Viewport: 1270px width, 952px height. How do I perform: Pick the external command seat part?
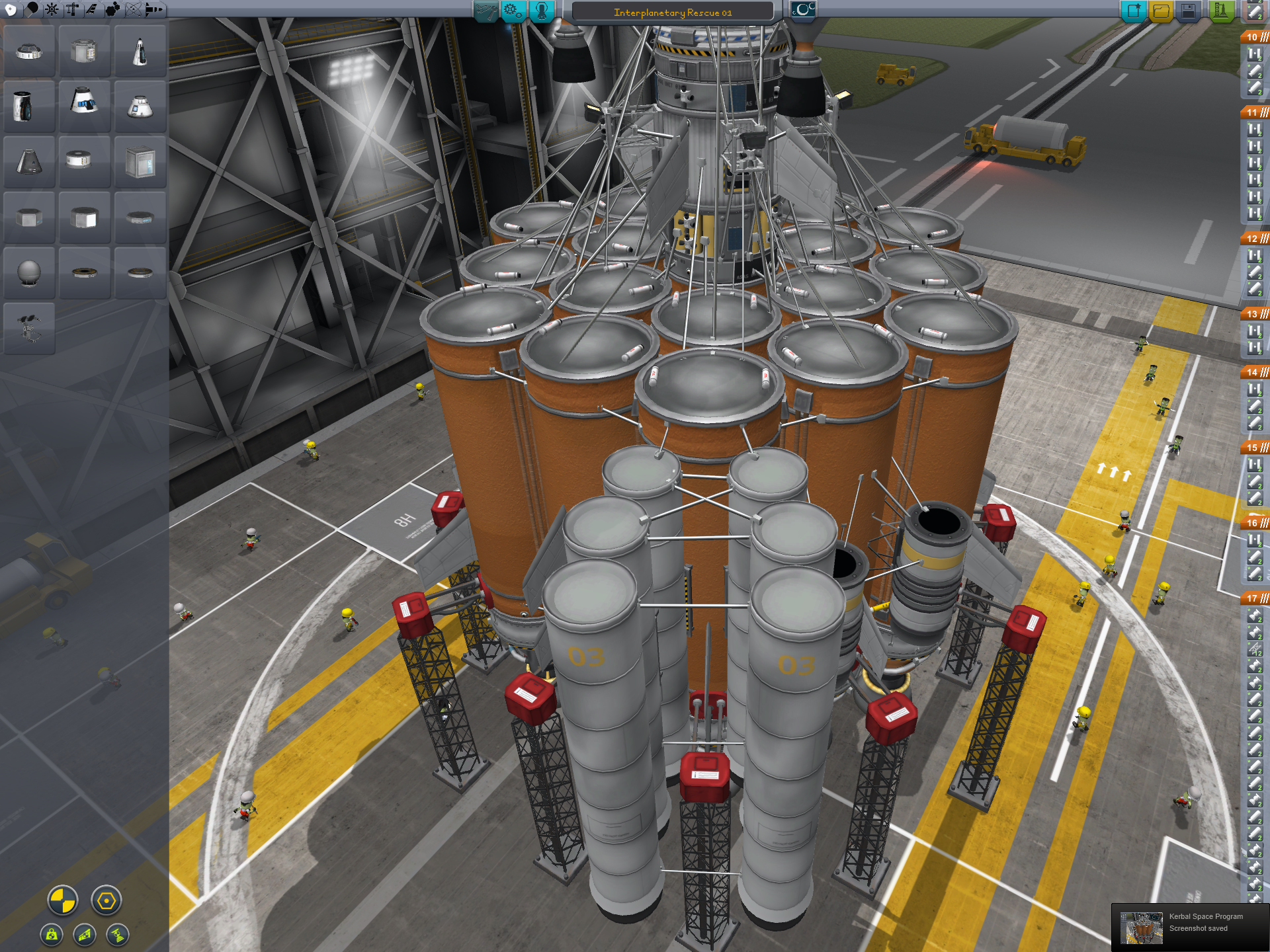tap(29, 328)
